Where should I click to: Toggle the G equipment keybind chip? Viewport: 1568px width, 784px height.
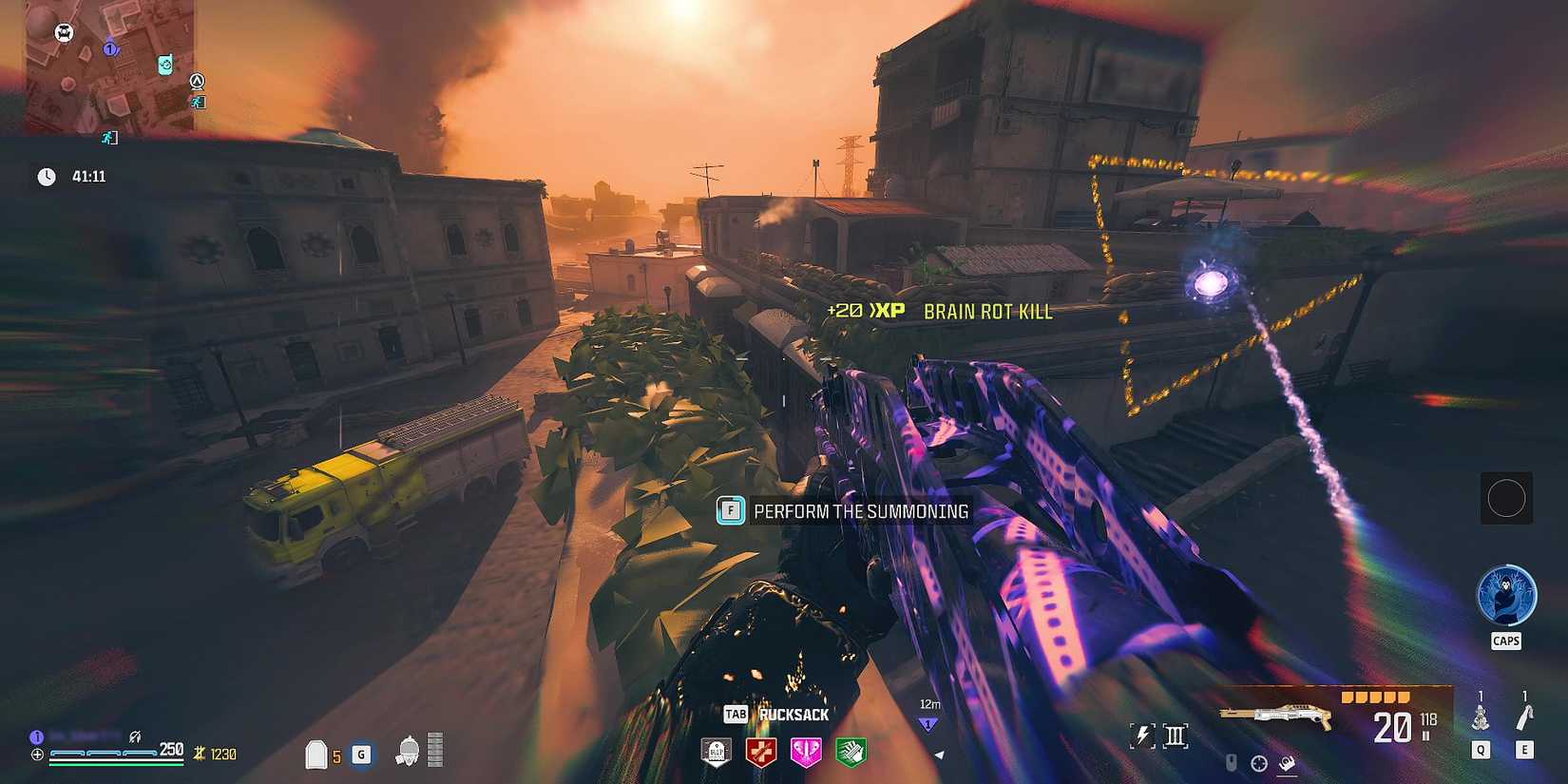[361, 755]
